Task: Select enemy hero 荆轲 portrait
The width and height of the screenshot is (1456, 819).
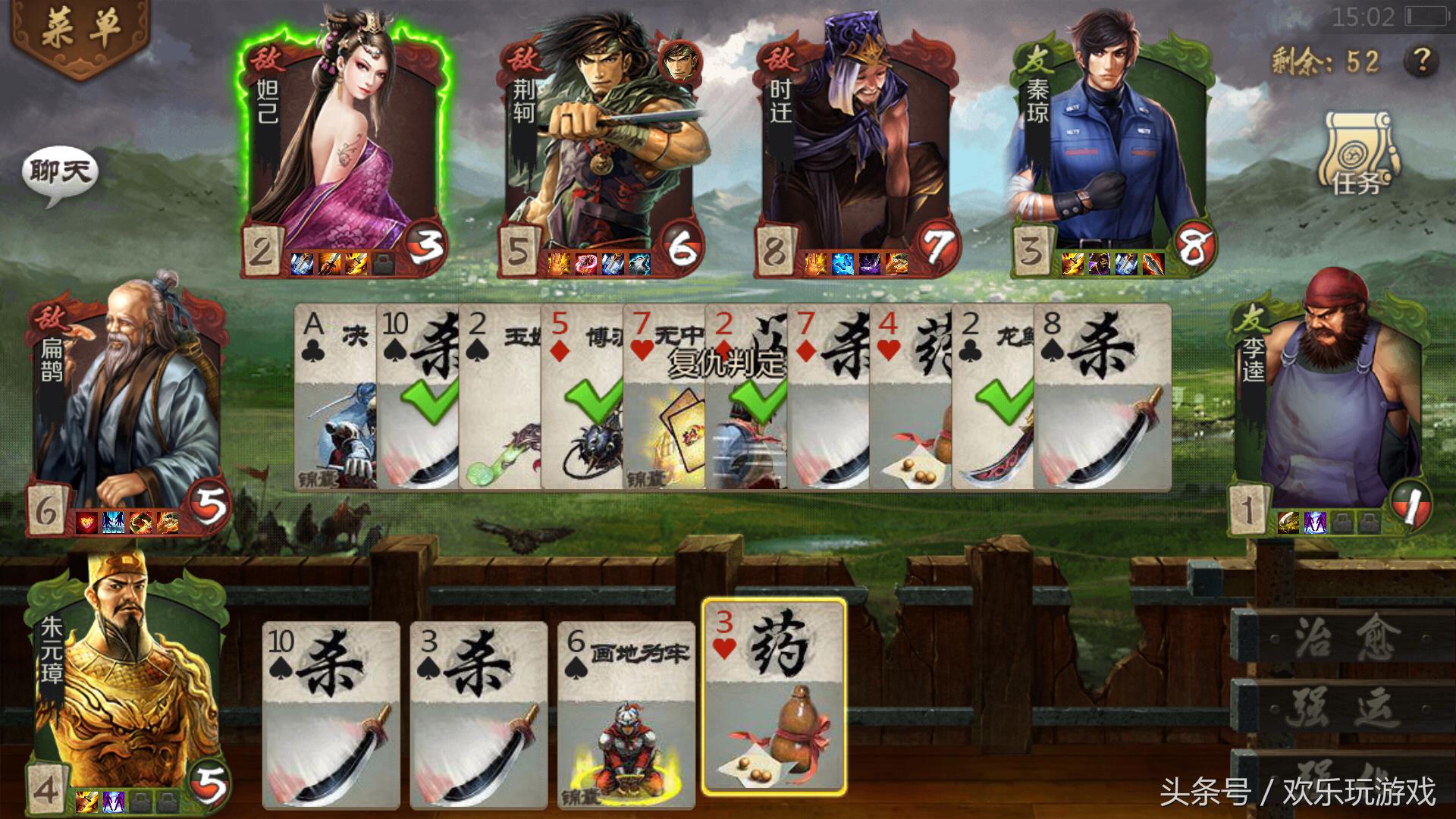Action: pos(603,144)
